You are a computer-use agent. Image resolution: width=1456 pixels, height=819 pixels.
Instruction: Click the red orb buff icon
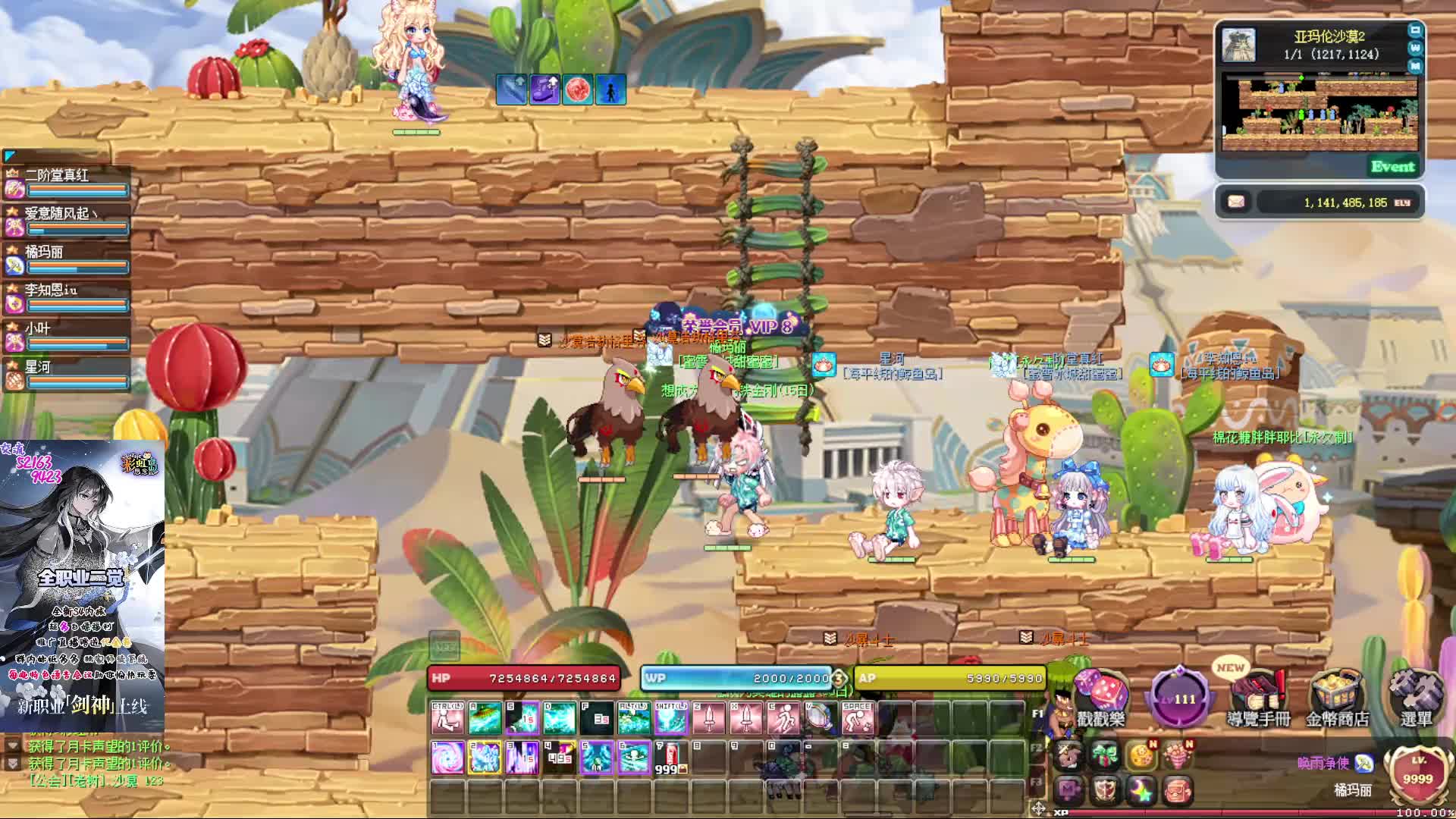pos(578,89)
